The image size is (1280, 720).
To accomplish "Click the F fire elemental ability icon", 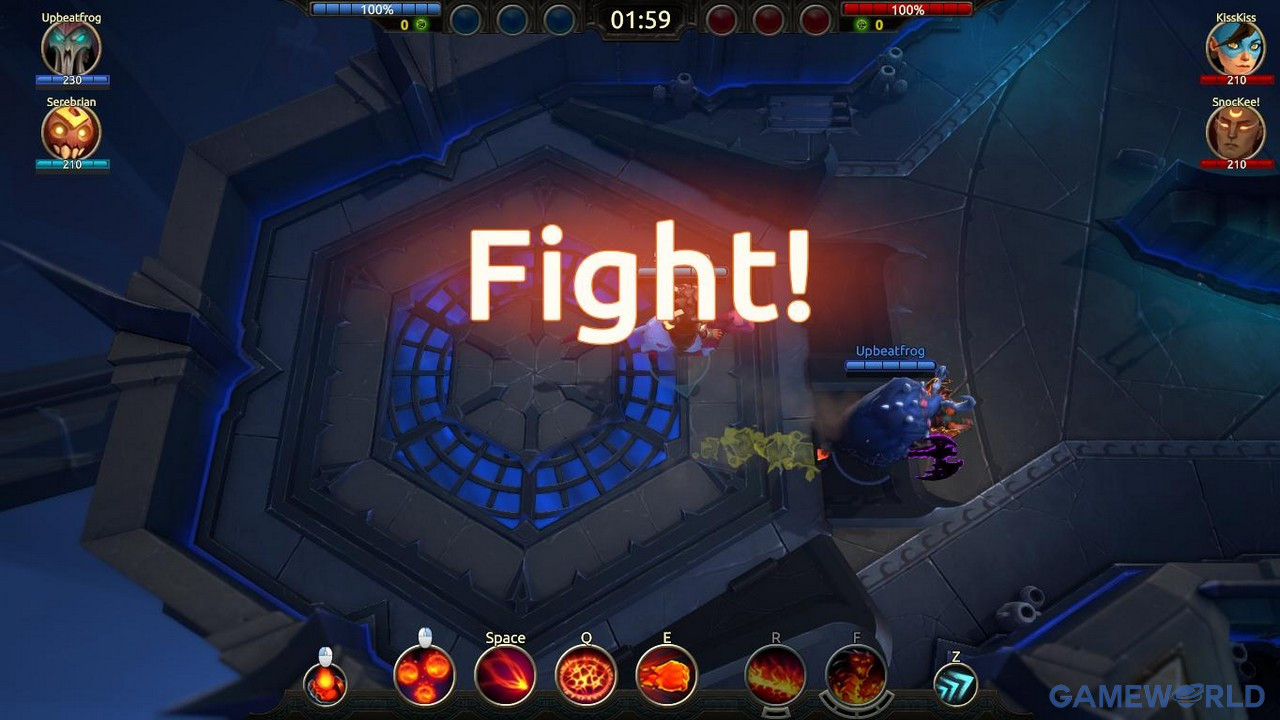I will (854, 675).
